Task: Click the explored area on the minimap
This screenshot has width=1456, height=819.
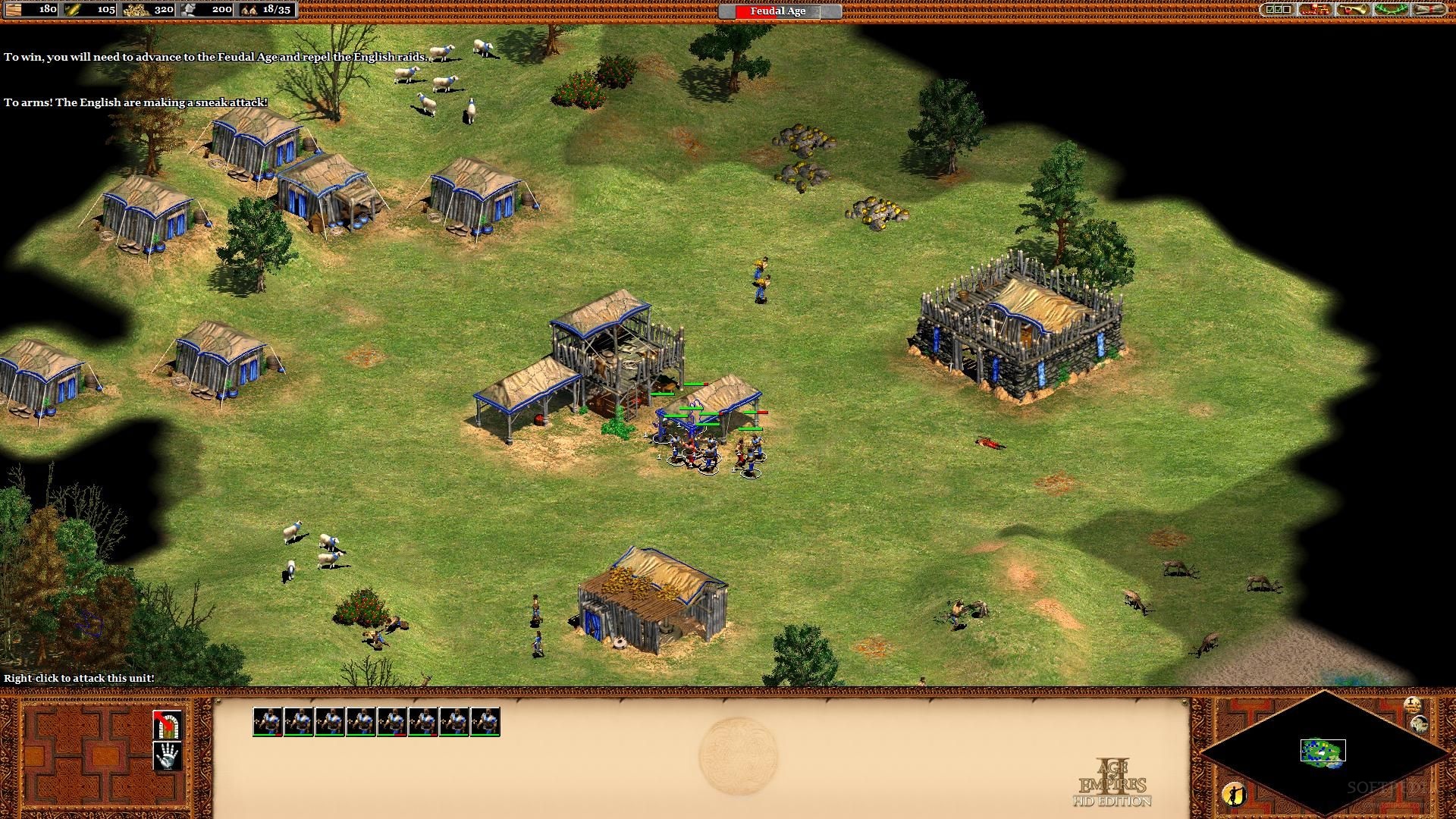Action: [1323, 751]
